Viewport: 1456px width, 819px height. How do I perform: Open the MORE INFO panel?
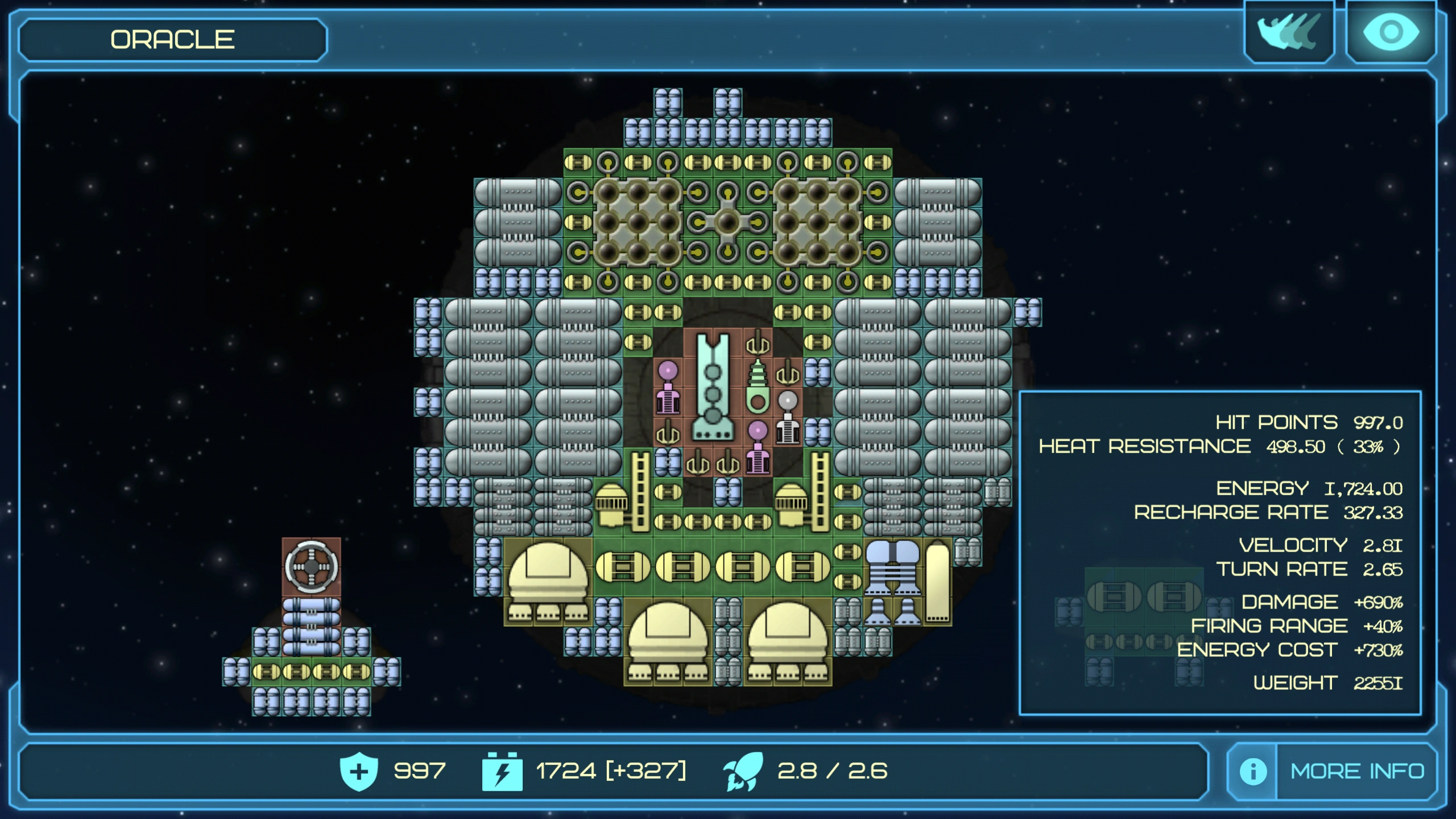click(x=1356, y=771)
